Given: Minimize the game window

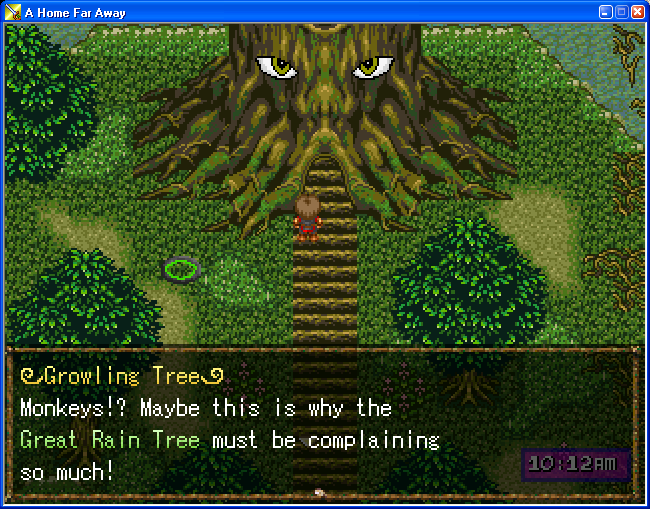Looking at the screenshot, I should point(605,11).
